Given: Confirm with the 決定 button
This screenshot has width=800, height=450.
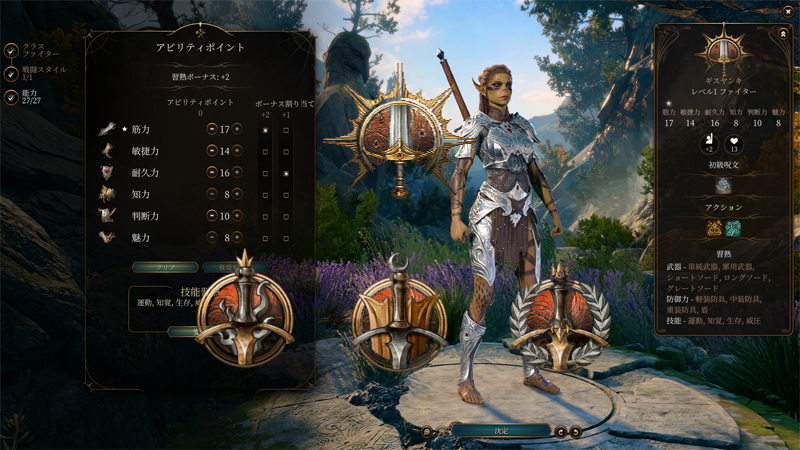Looking at the screenshot, I should 500,430.
